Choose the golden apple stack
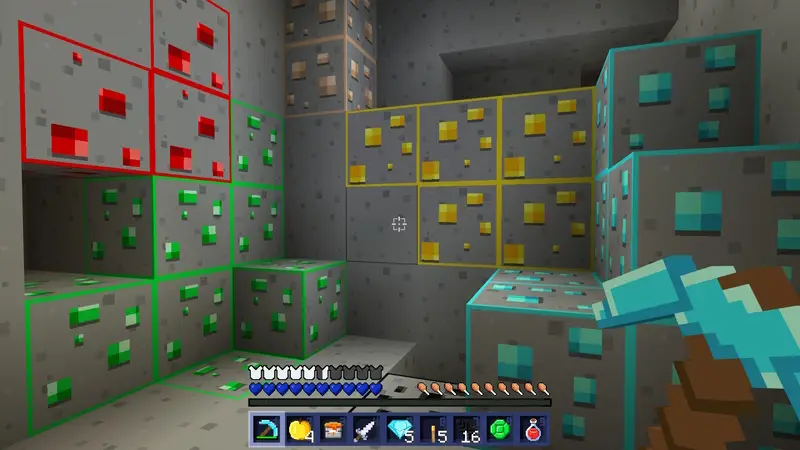The height and width of the screenshot is (450, 800). point(298,431)
